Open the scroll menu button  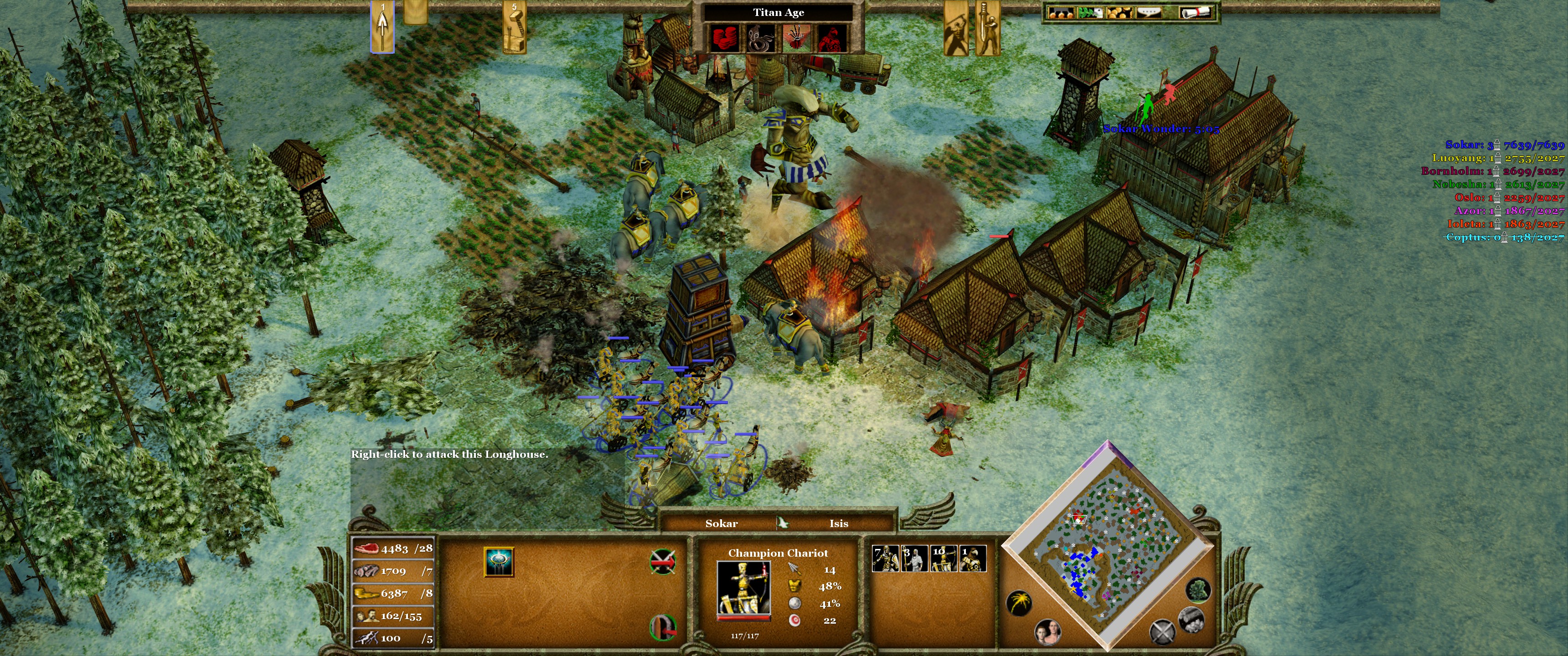point(1196,12)
